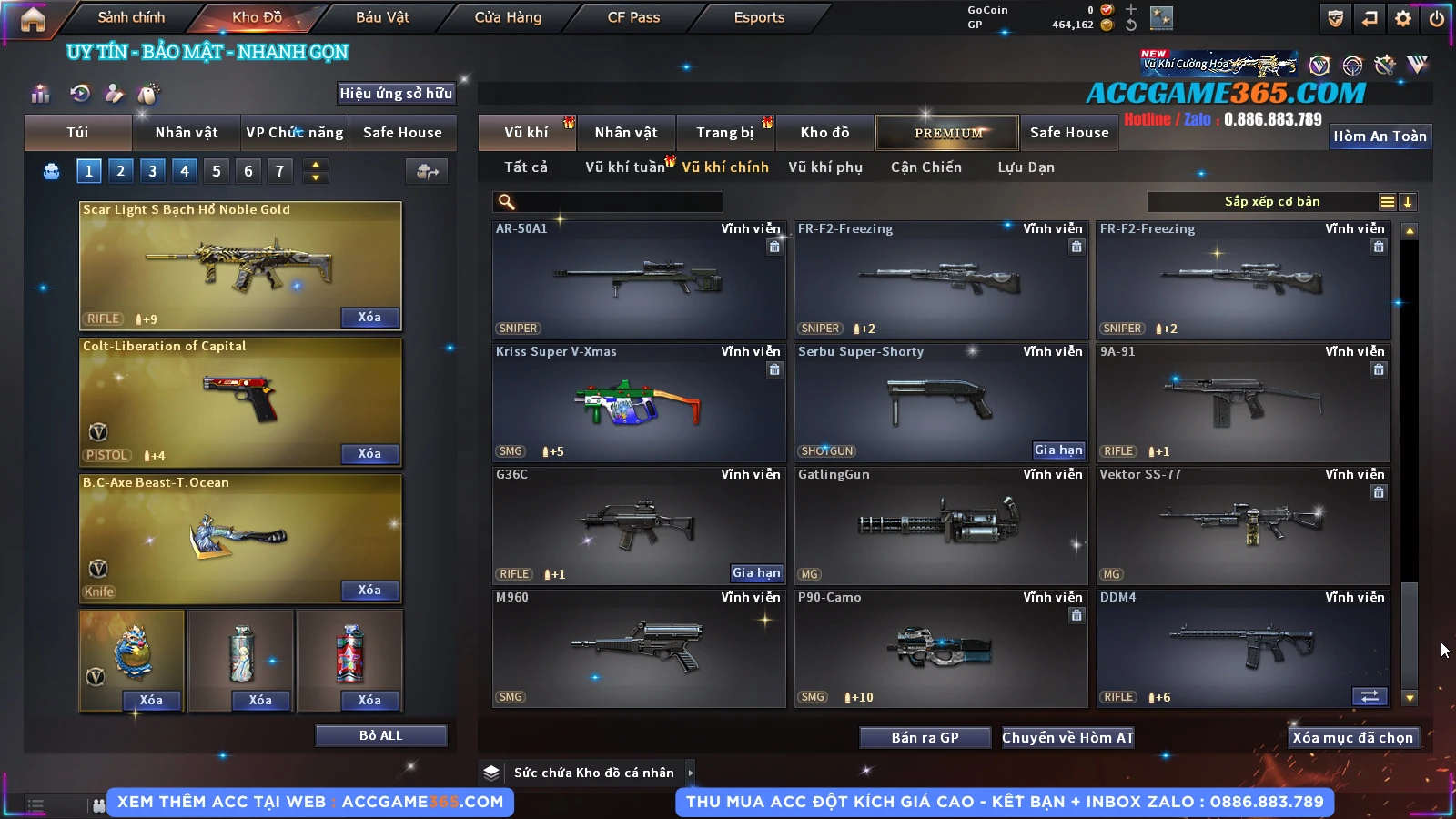Choose the Kriss Super V-Xmas weapon
The image size is (1456, 819).
pos(639,403)
